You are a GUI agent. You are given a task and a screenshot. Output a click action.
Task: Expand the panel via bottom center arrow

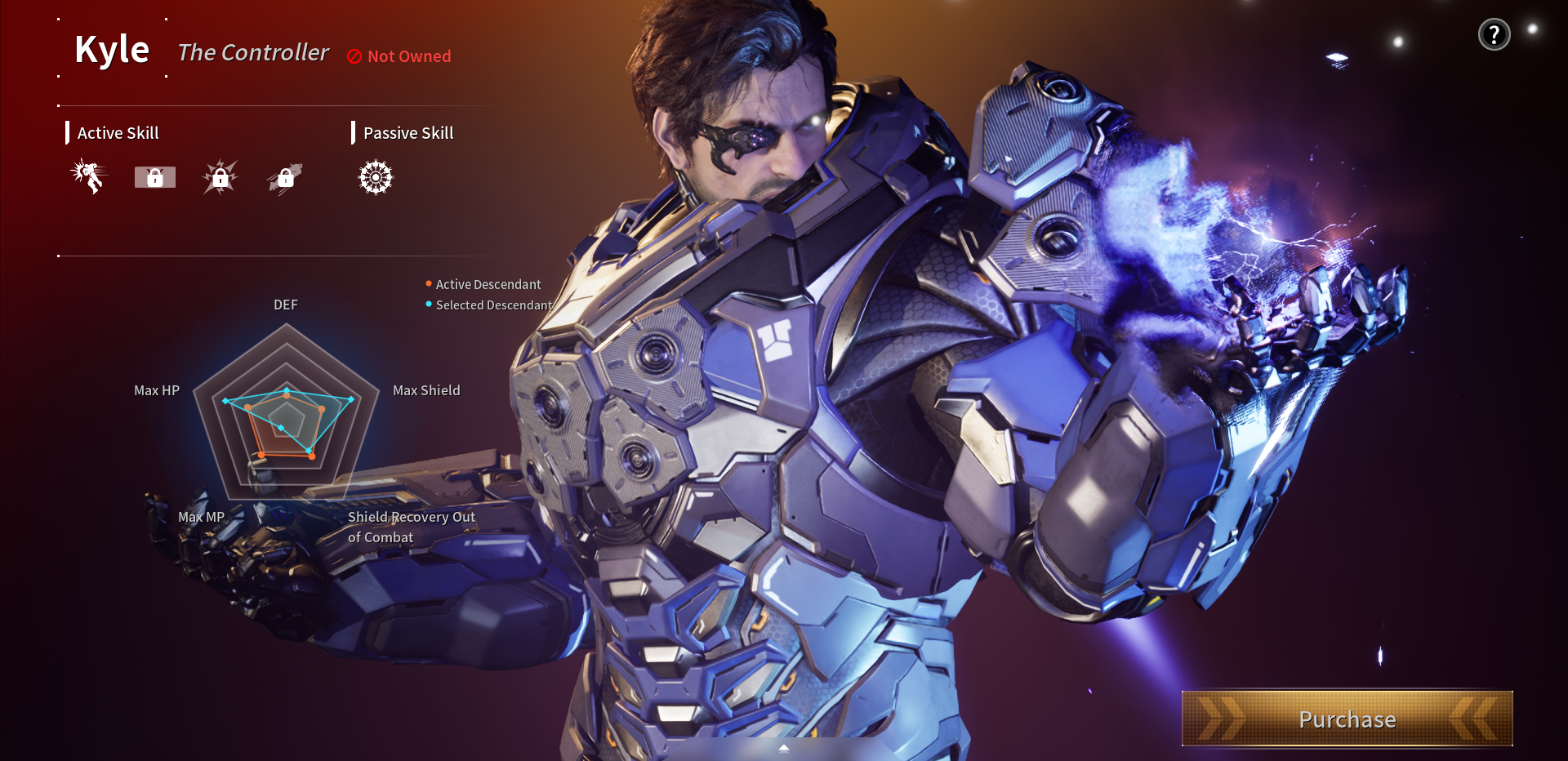coord(784,747)
